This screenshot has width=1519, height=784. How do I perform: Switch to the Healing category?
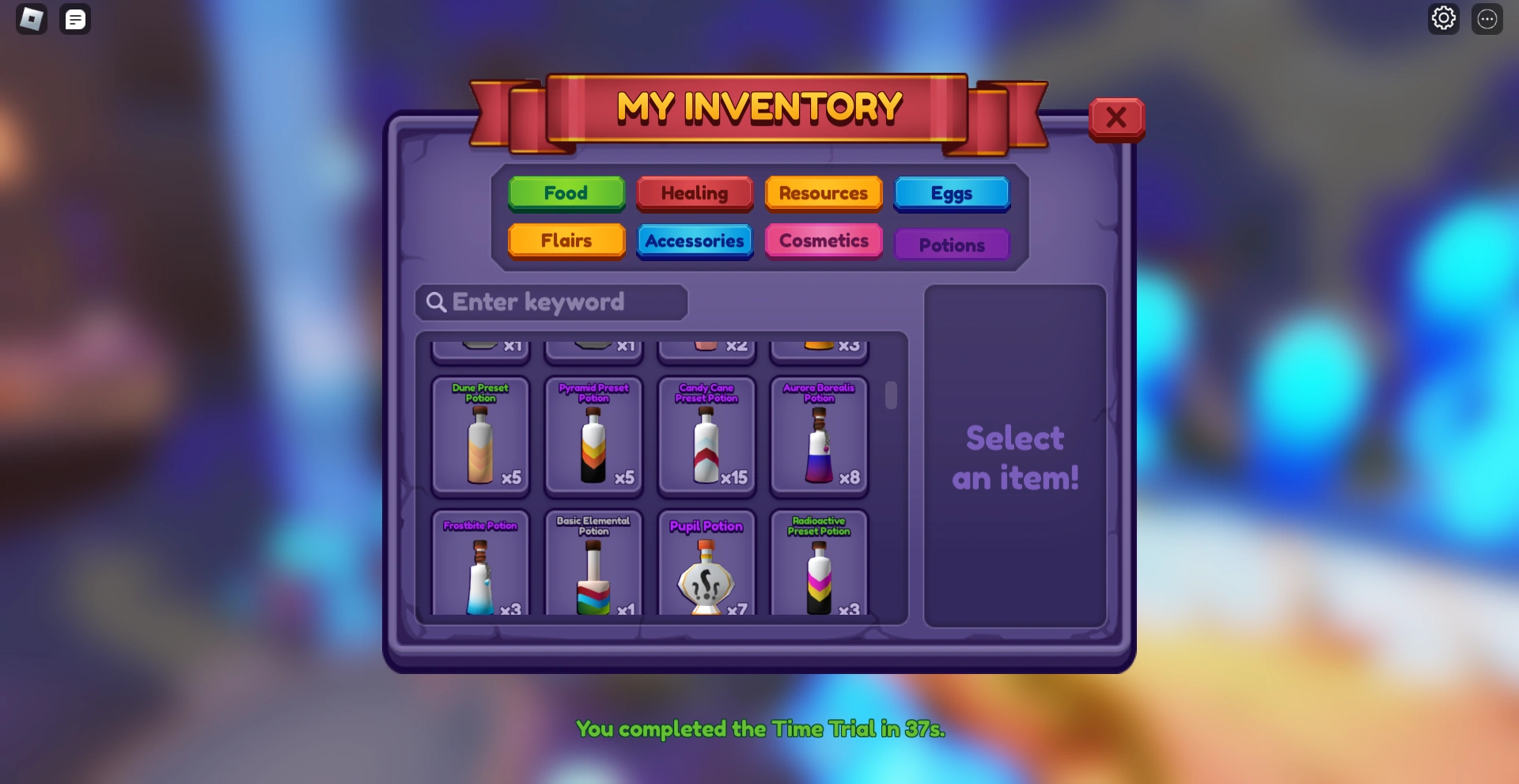pyautogui.click(x=695, y=193)
